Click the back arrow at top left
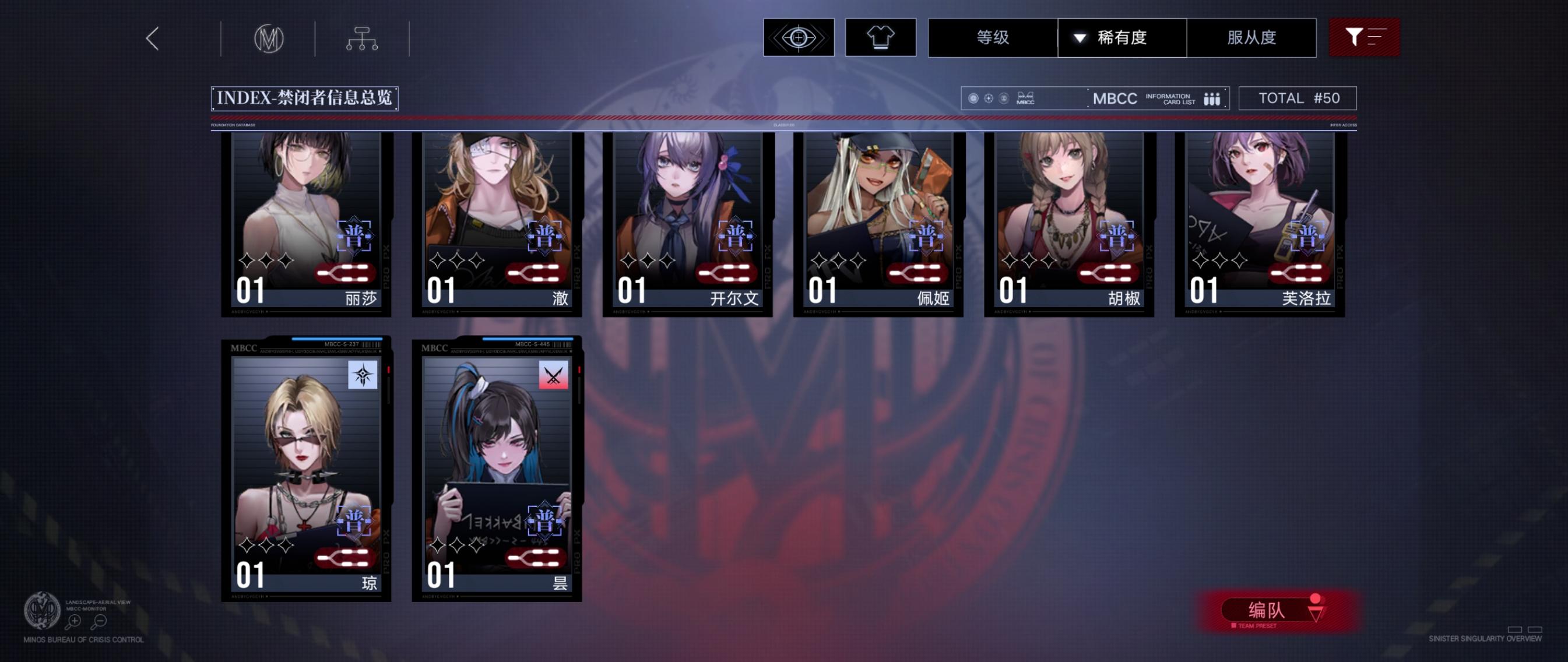Viewport: 1568px width, 662px height. point(152,38)
